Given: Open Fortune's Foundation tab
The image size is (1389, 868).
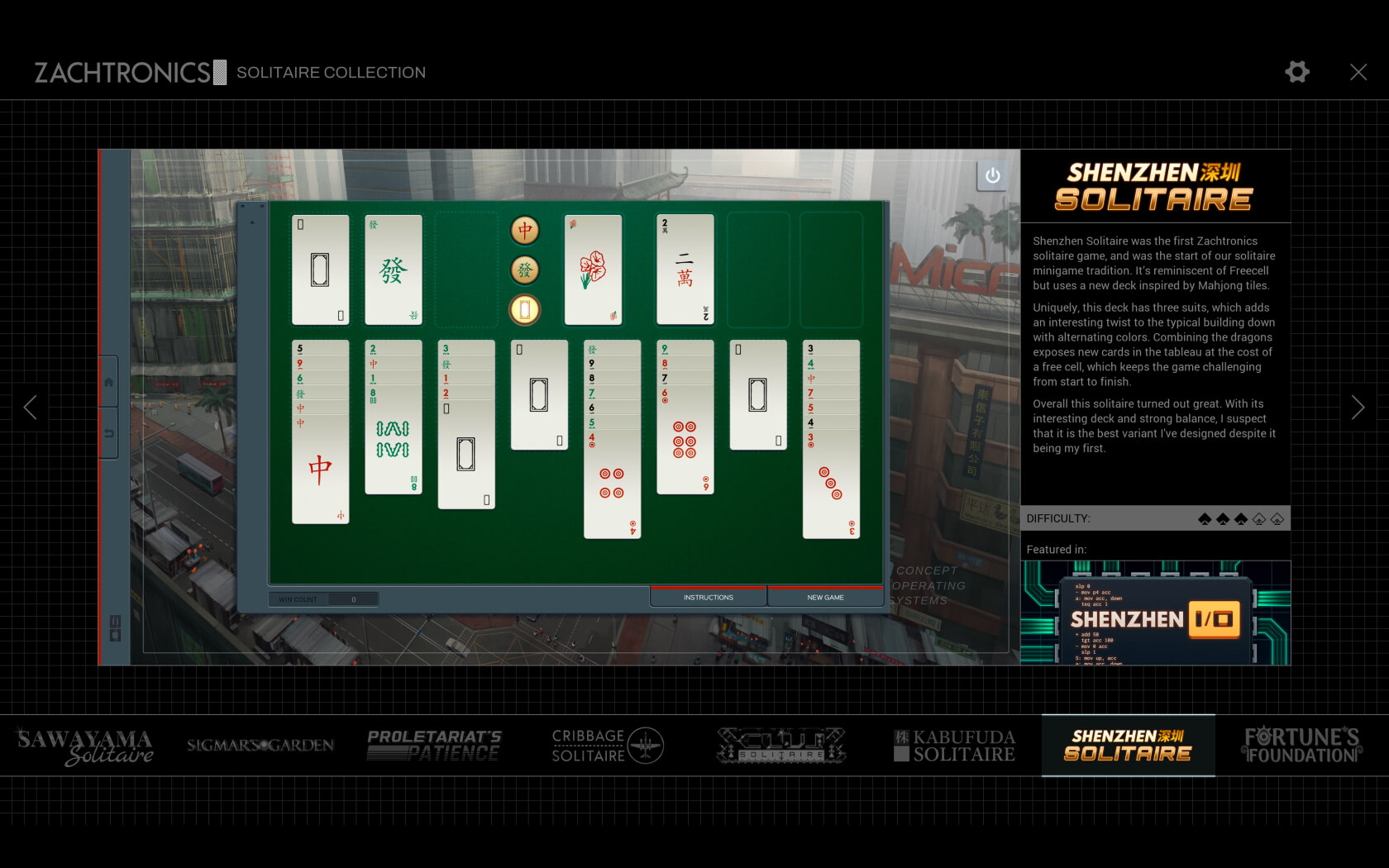Looking at the screenshot, I should (x=1301, y=746).
